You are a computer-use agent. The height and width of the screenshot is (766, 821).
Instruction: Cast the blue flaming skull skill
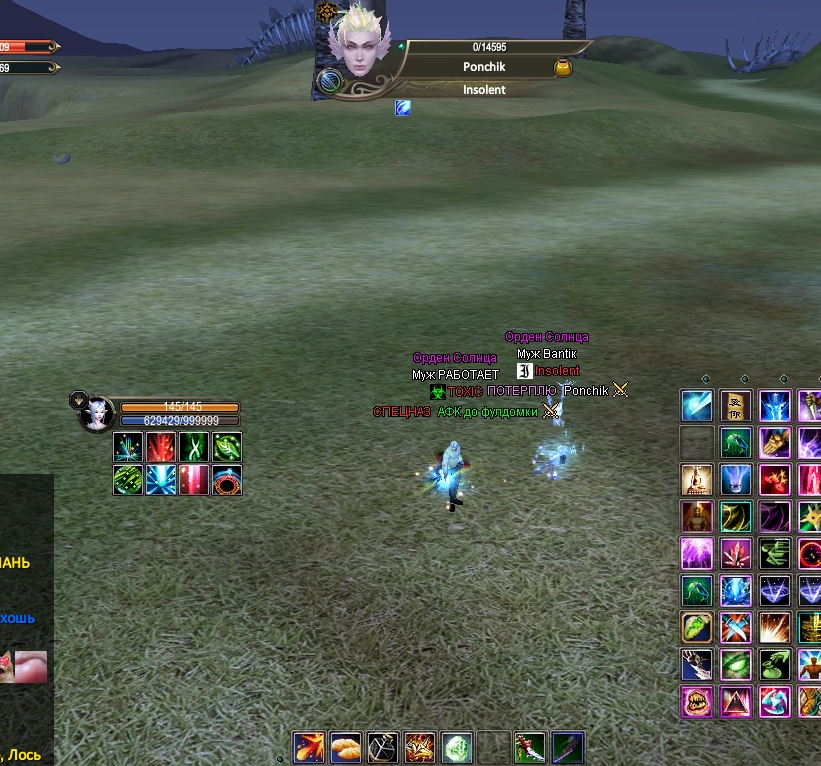[736, 479]
